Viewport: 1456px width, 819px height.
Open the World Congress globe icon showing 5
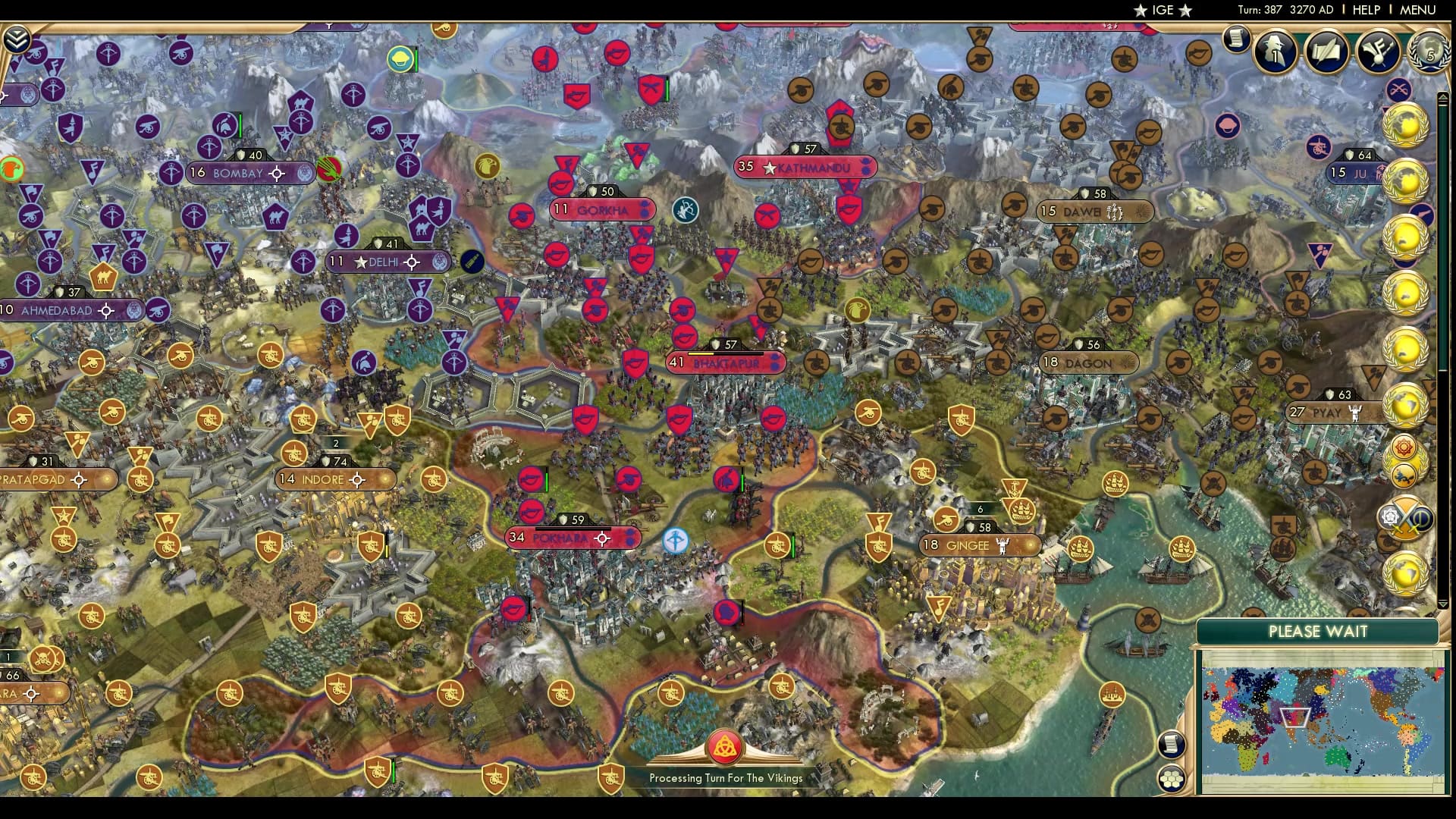[x=1429, y=50]
